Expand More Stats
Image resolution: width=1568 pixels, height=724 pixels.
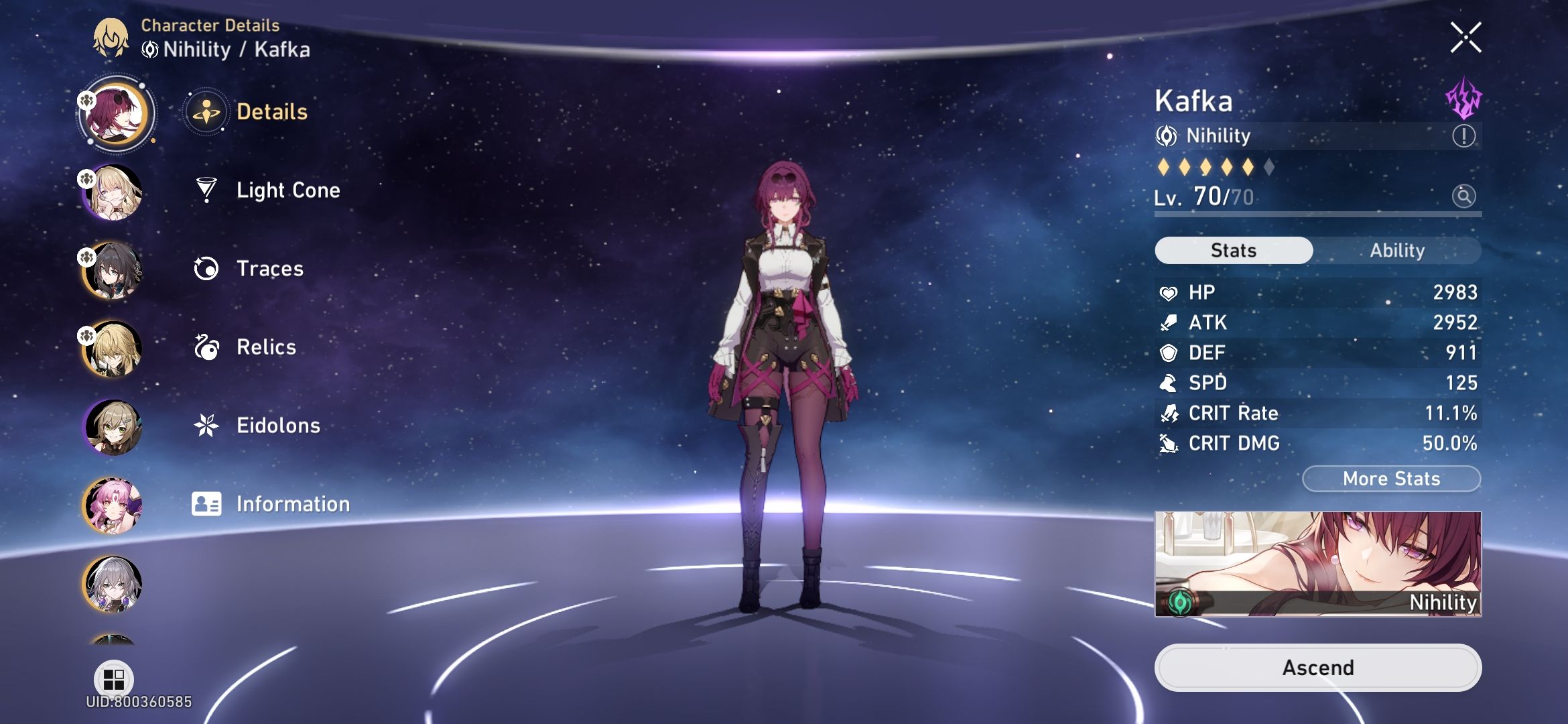point(1391,478)
